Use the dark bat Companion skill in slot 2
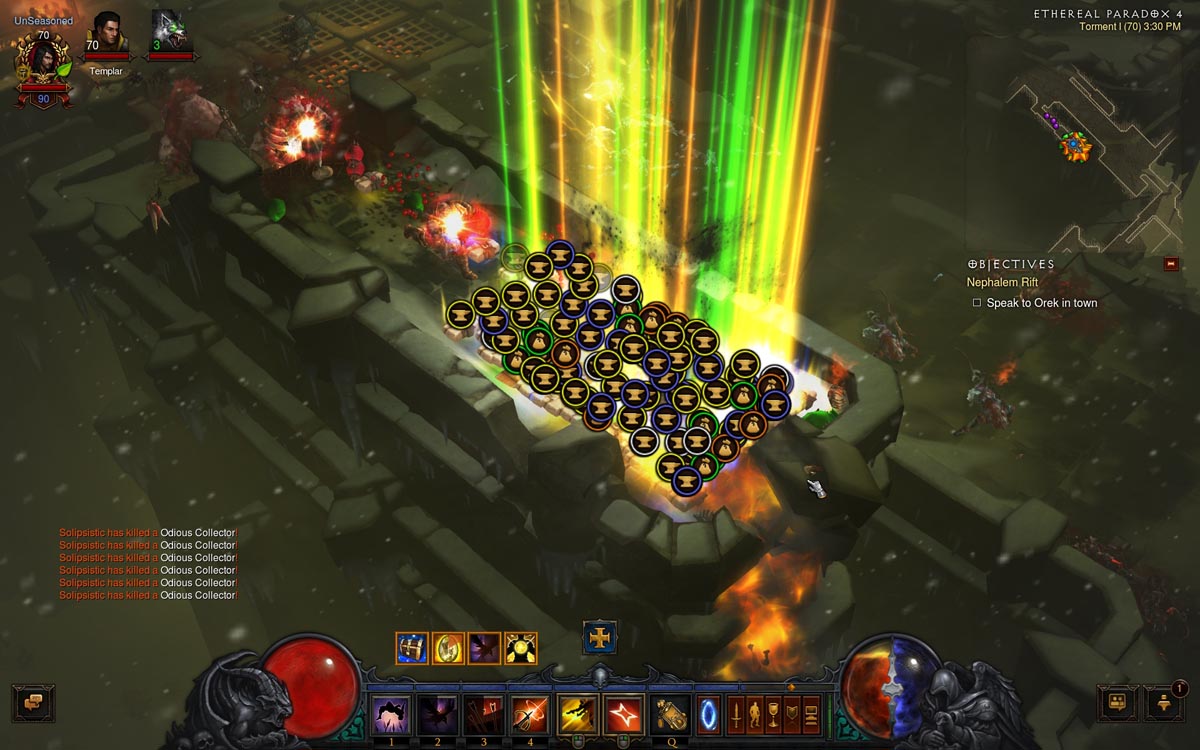This screenshot has width=1200, height=750. [x=436, y=714]
